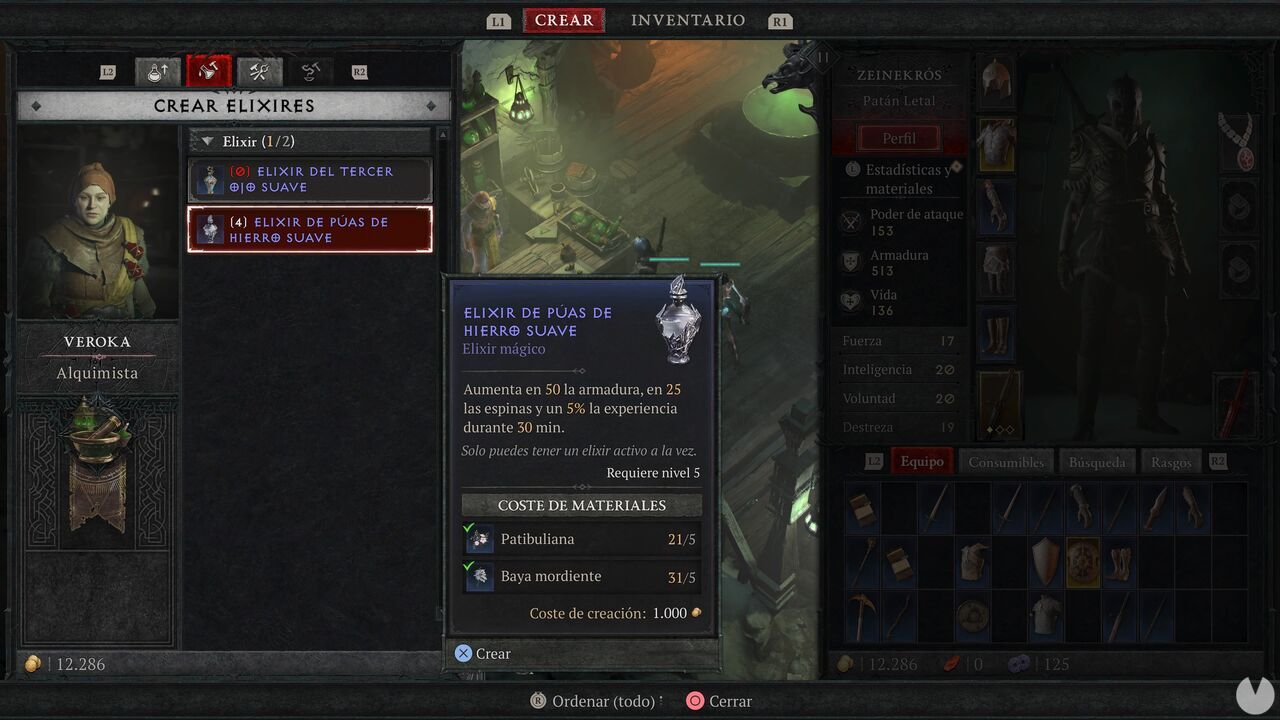The height and width of the screenshot is (720, 1280).
Task: Open the Inventario tab
Action: coord(688,21)
